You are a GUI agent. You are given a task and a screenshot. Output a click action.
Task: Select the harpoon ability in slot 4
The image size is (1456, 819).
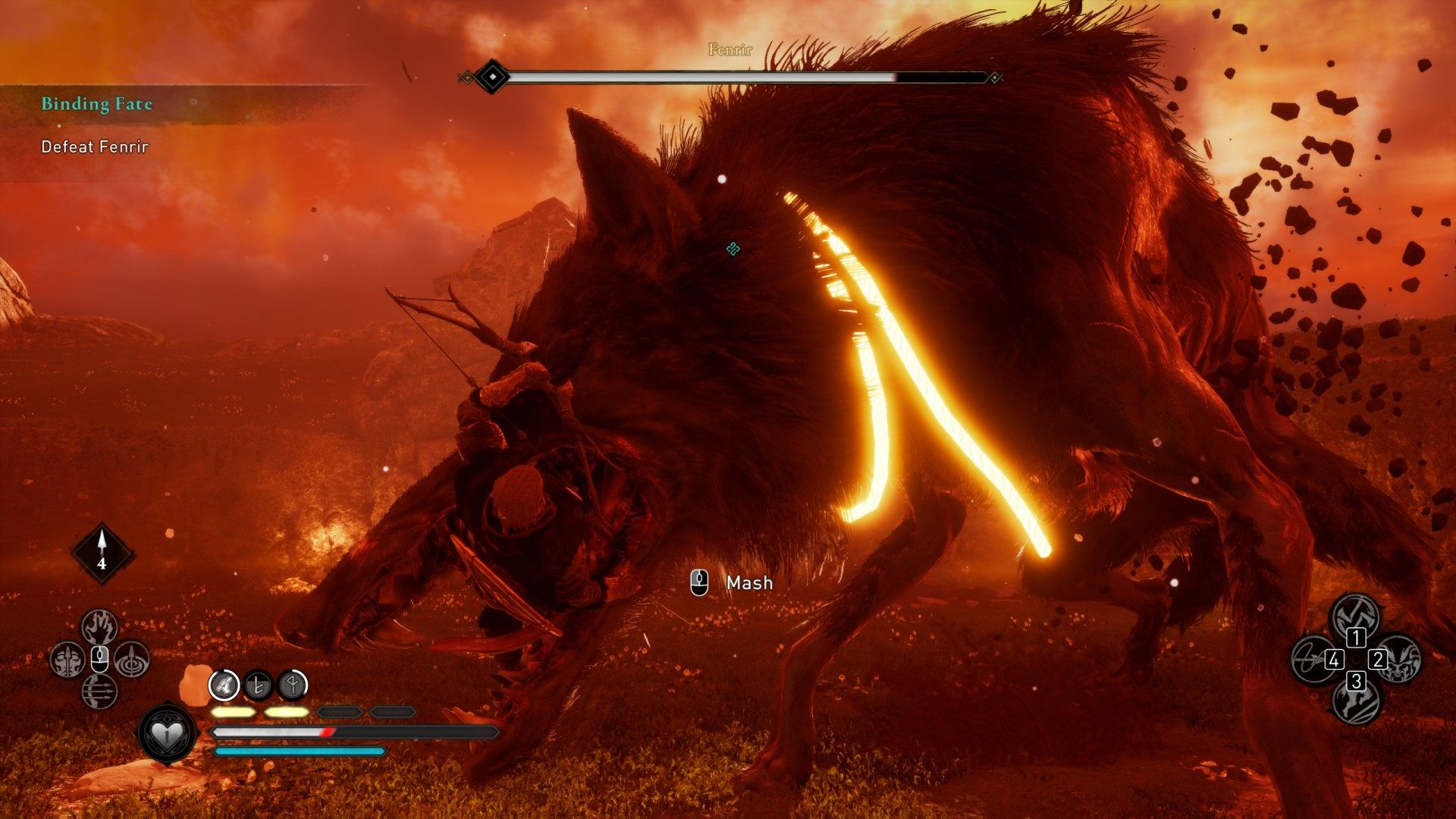1313,660
